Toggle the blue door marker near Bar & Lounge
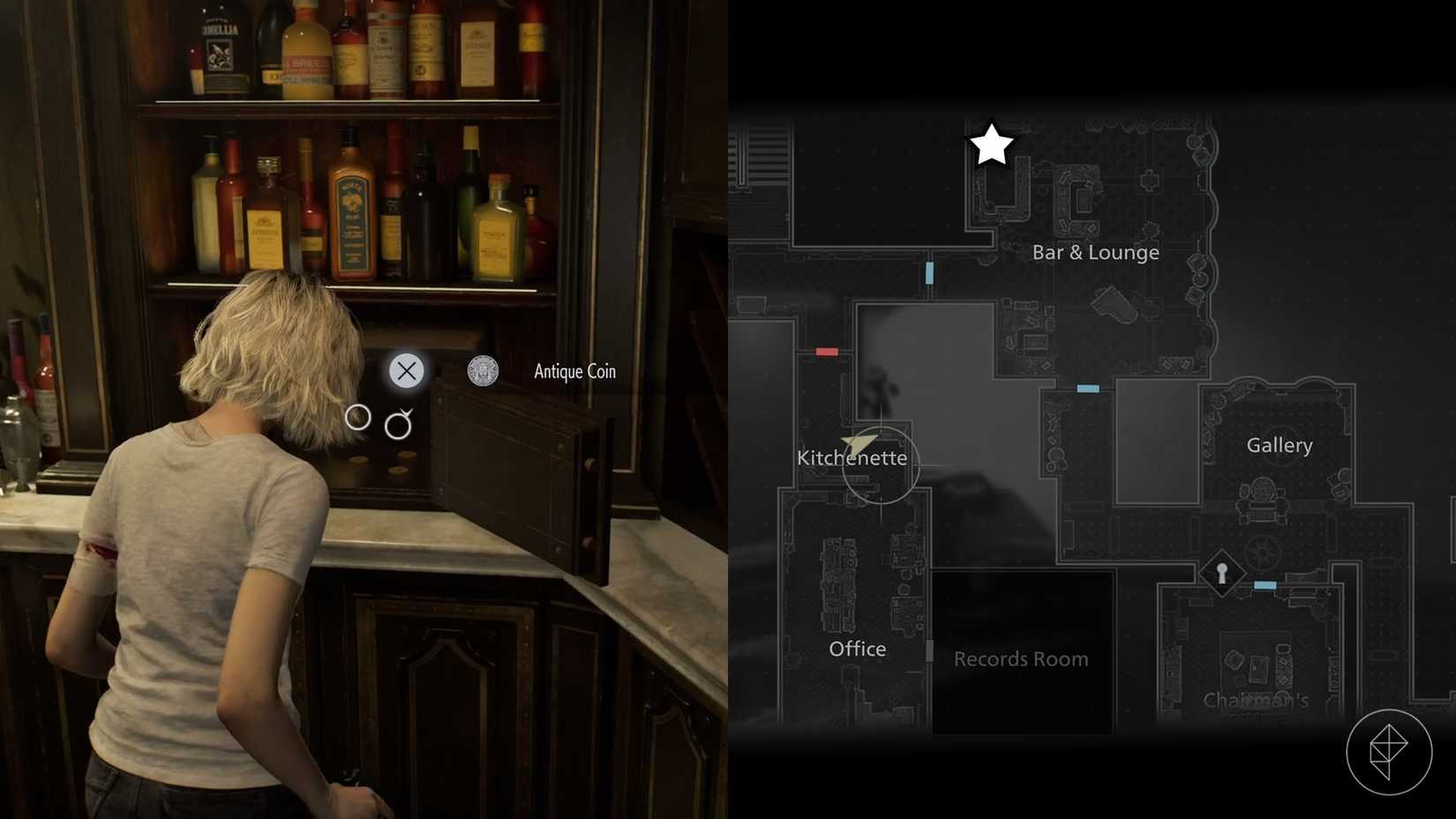Image resolution: width=1456 pixels, height=819 pixels. (928, 273)
